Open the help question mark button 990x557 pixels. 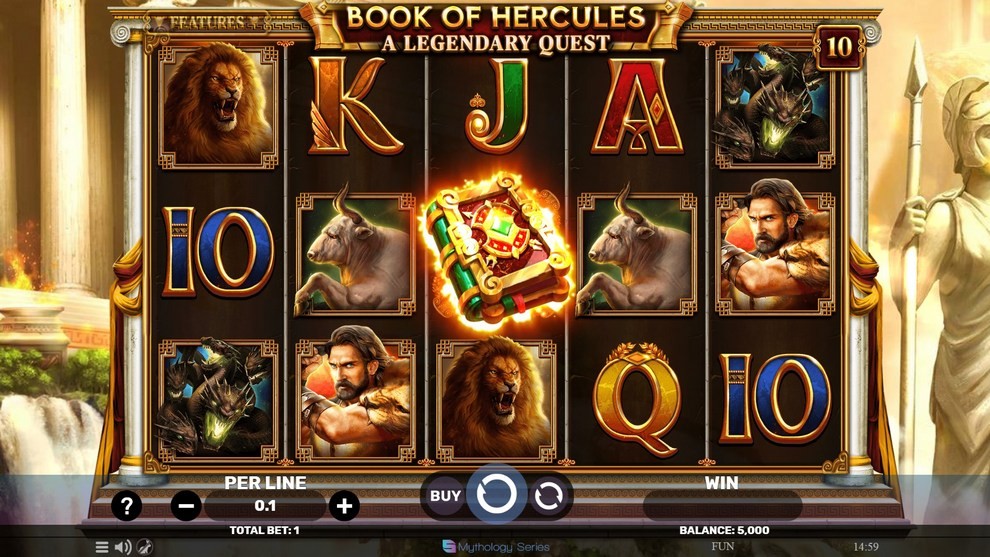[126, 506]
